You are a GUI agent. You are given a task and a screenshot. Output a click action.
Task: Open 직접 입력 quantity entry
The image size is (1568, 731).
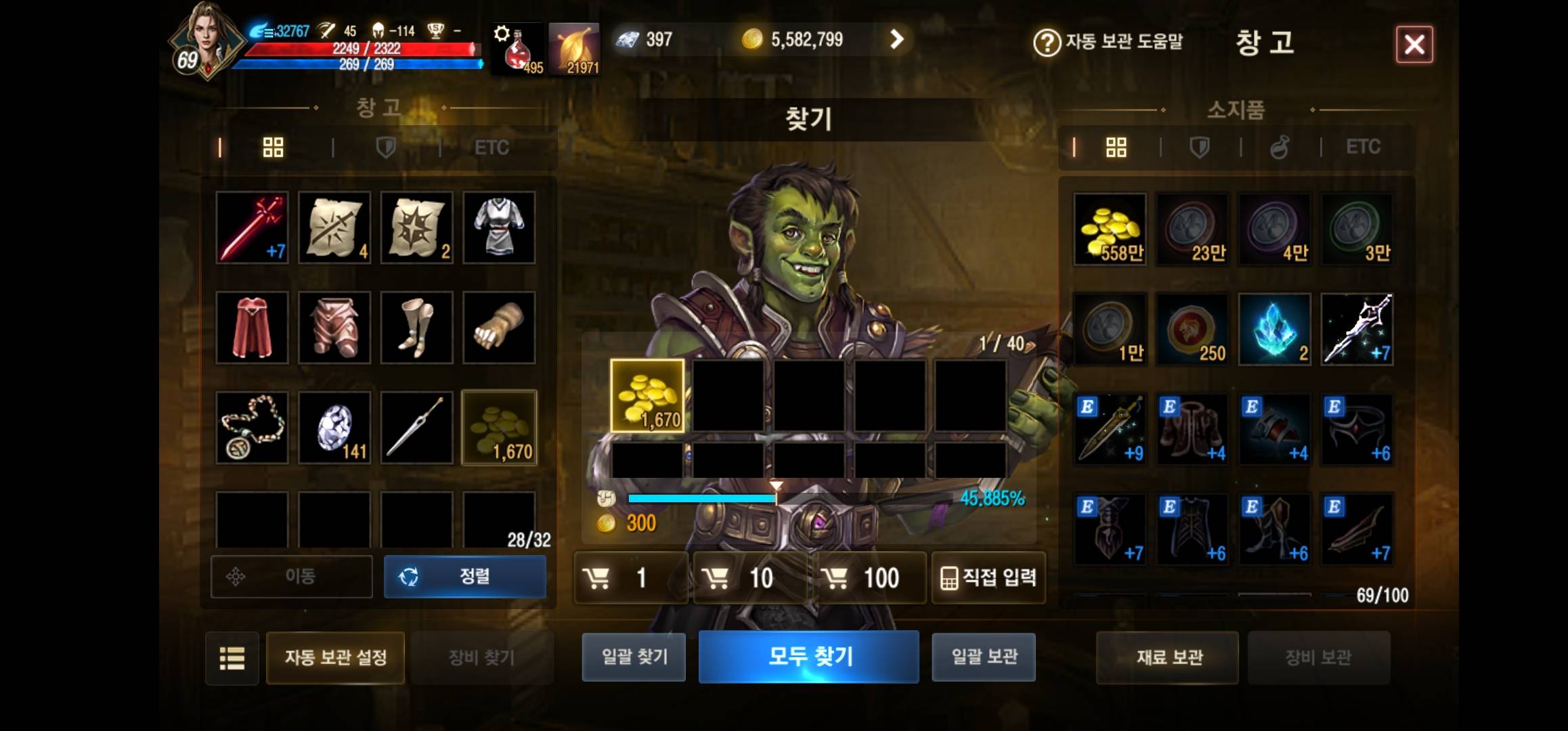[x=988, y=577]
